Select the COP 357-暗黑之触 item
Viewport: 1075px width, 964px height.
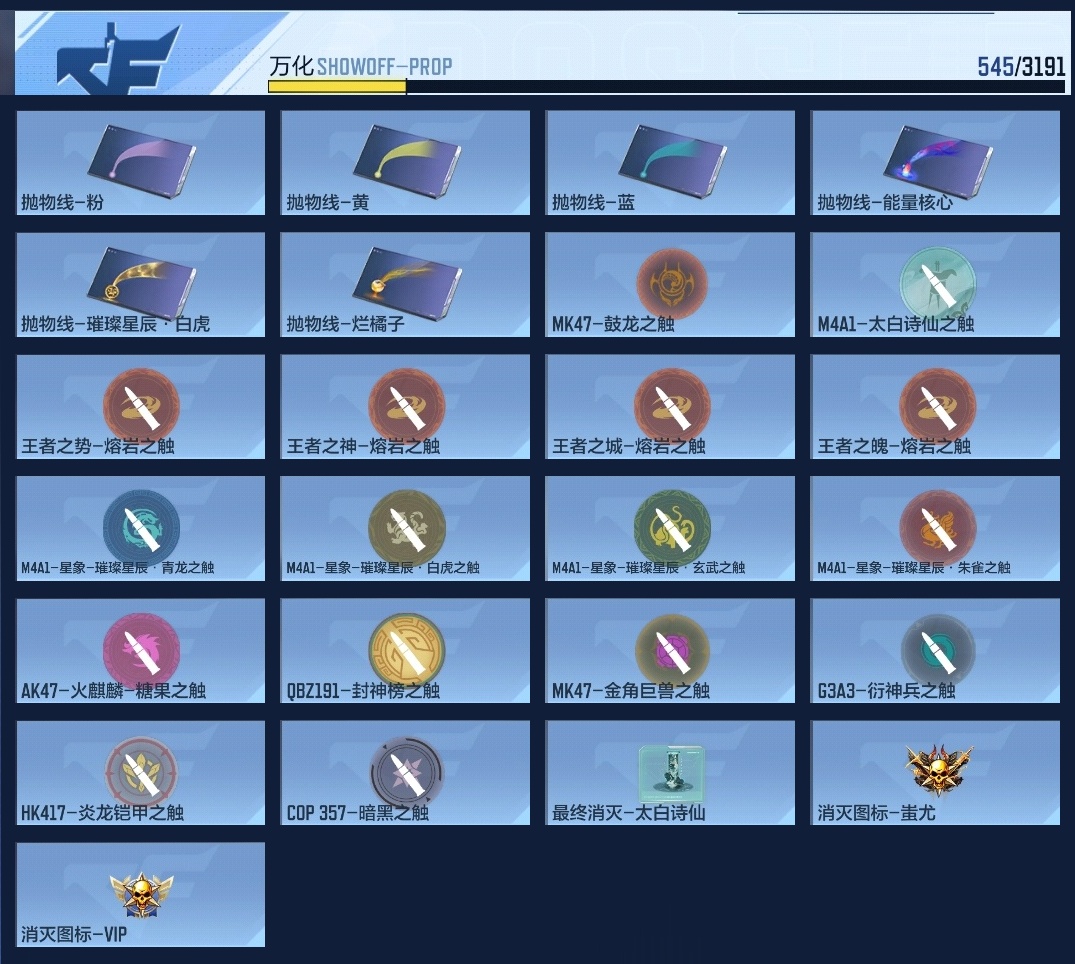click(405, 772)
